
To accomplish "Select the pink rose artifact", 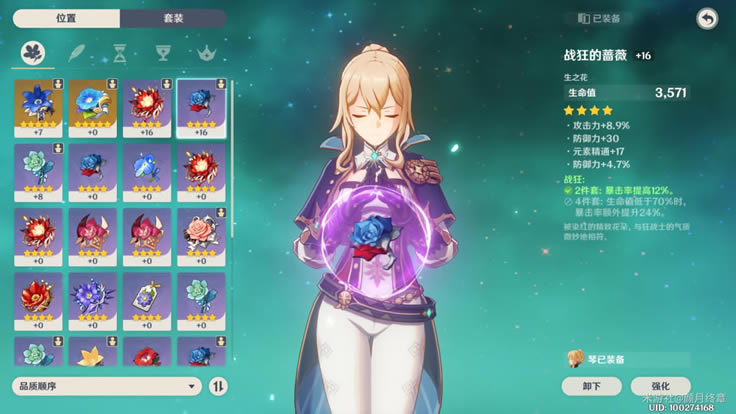I will coord(201,236).
